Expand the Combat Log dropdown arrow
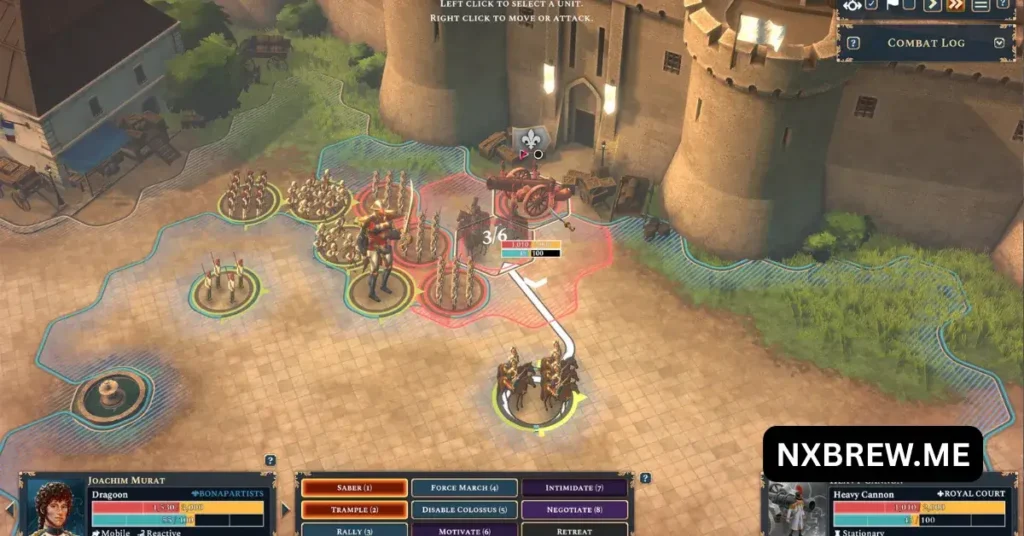 [x=998, y=43]
